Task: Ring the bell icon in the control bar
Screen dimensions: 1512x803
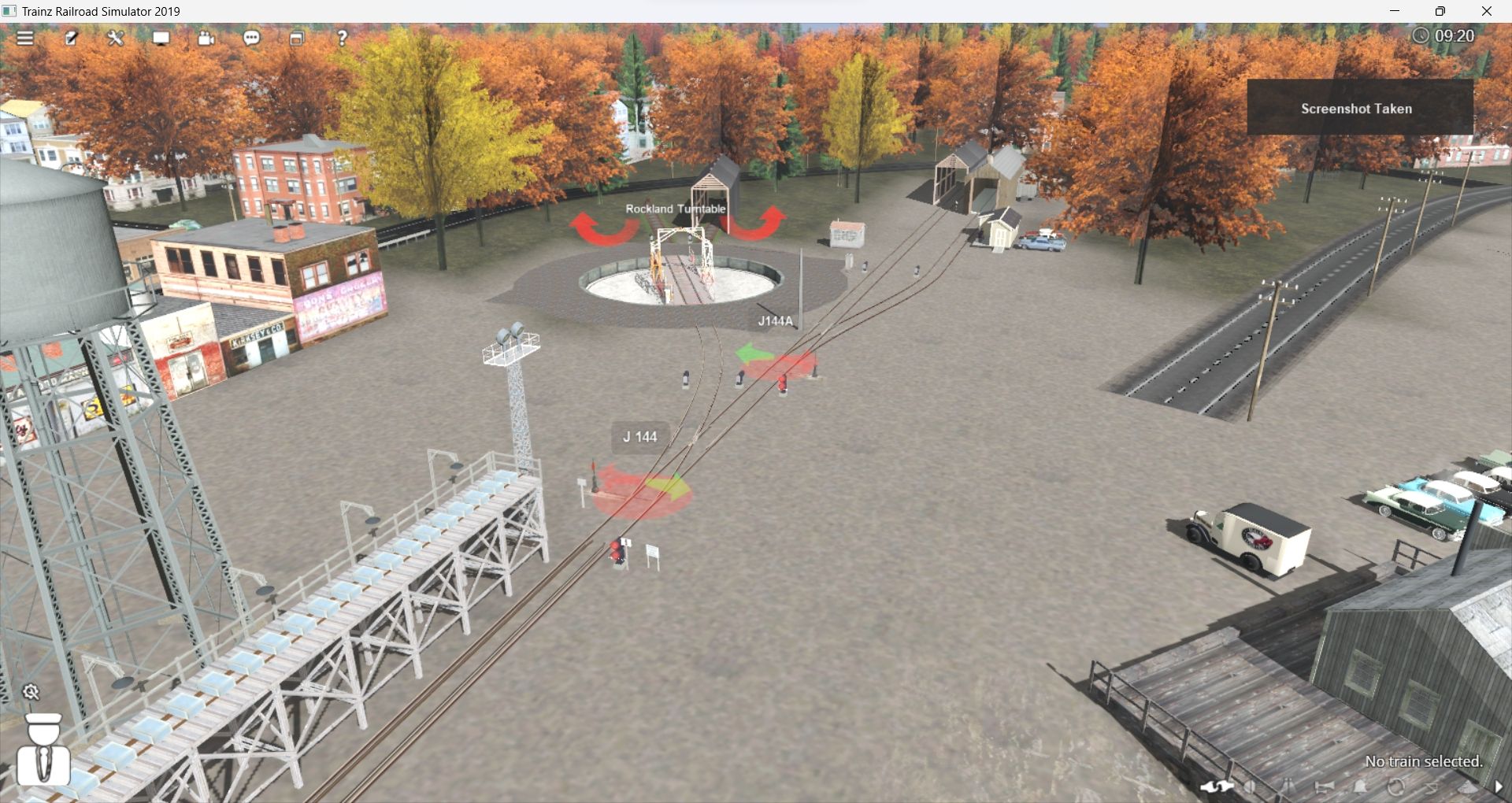Action: [x=1360, y=786]
